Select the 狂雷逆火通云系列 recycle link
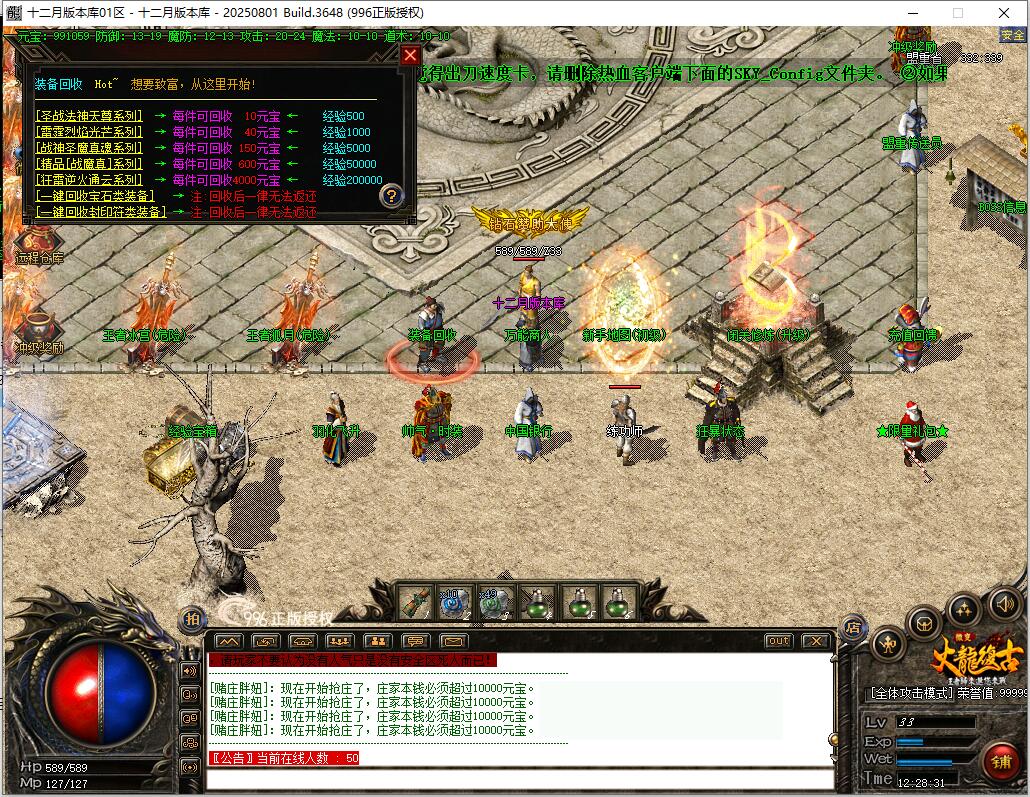1030x797 pixels. pos(89,180)
